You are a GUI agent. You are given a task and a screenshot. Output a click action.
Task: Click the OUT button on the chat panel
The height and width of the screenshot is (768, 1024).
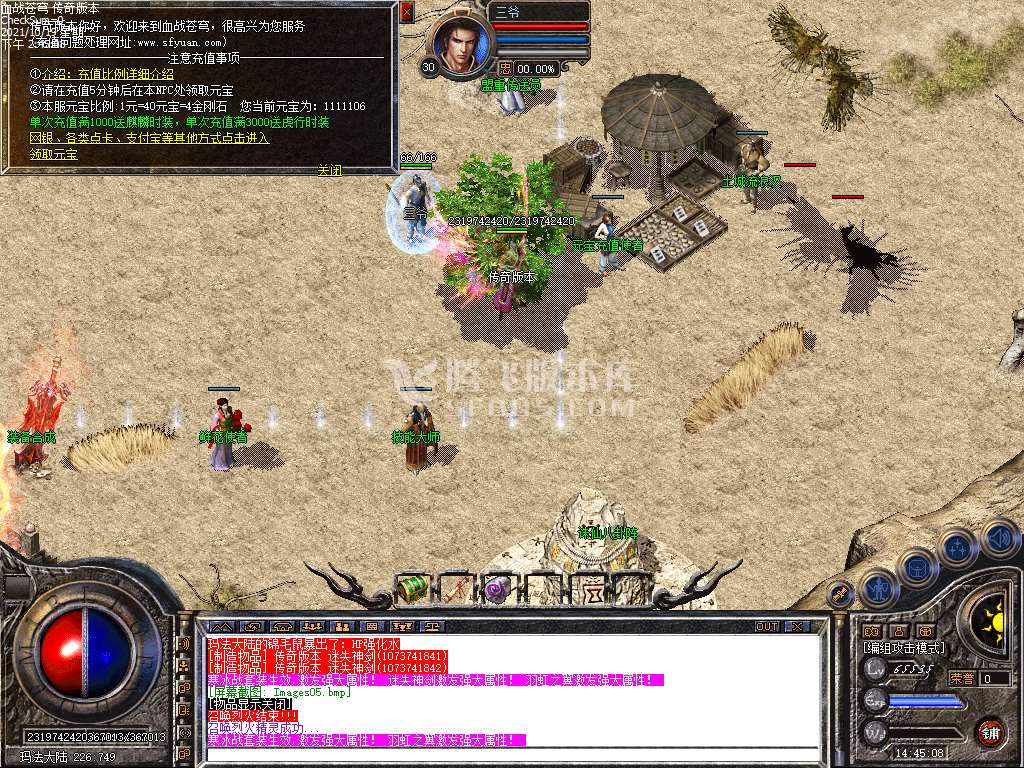[x=766, y=626]
